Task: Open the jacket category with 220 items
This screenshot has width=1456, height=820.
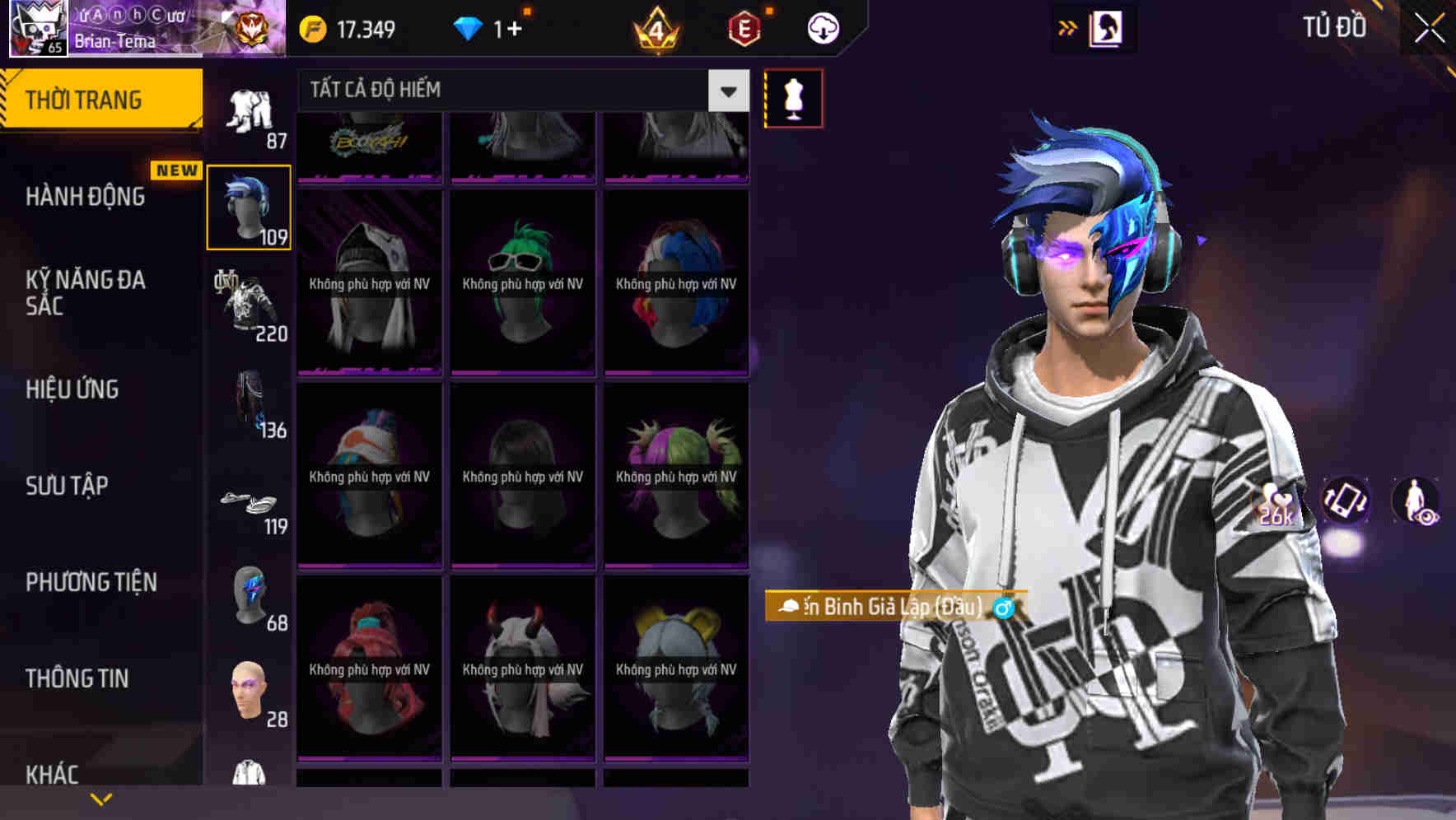Action: click(x=249, y=305)
